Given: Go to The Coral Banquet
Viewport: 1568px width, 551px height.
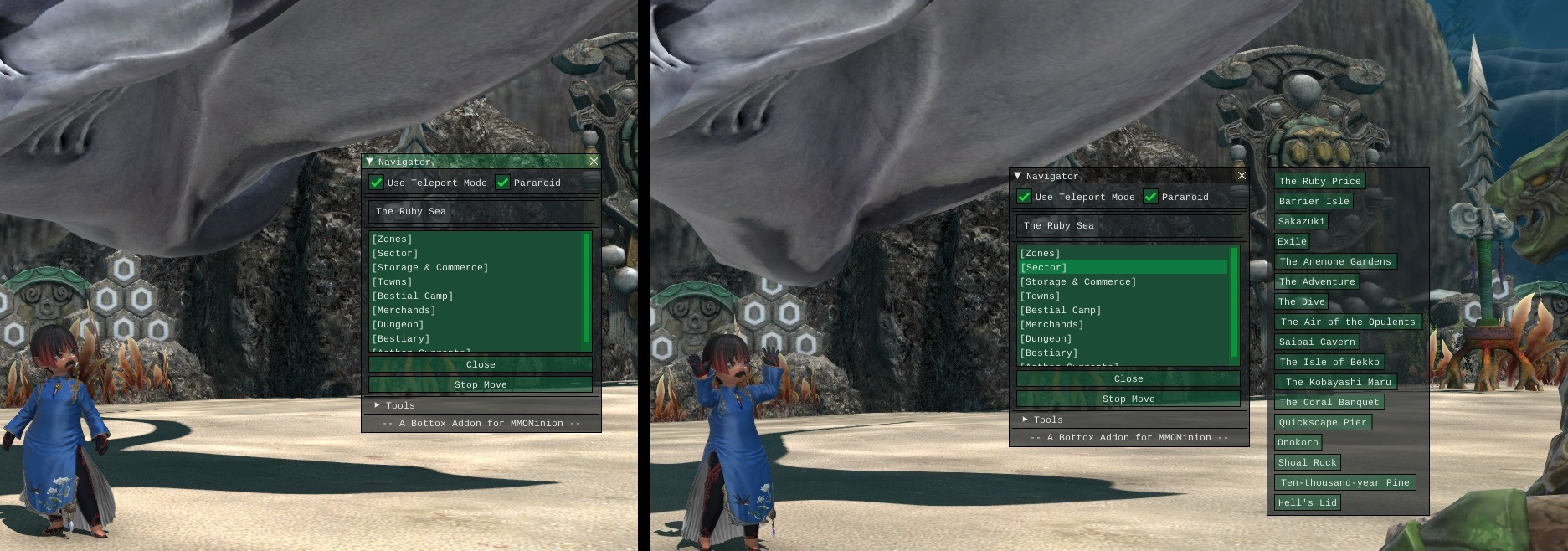Looking at the screenshot, I should [x=1329, y=402].
